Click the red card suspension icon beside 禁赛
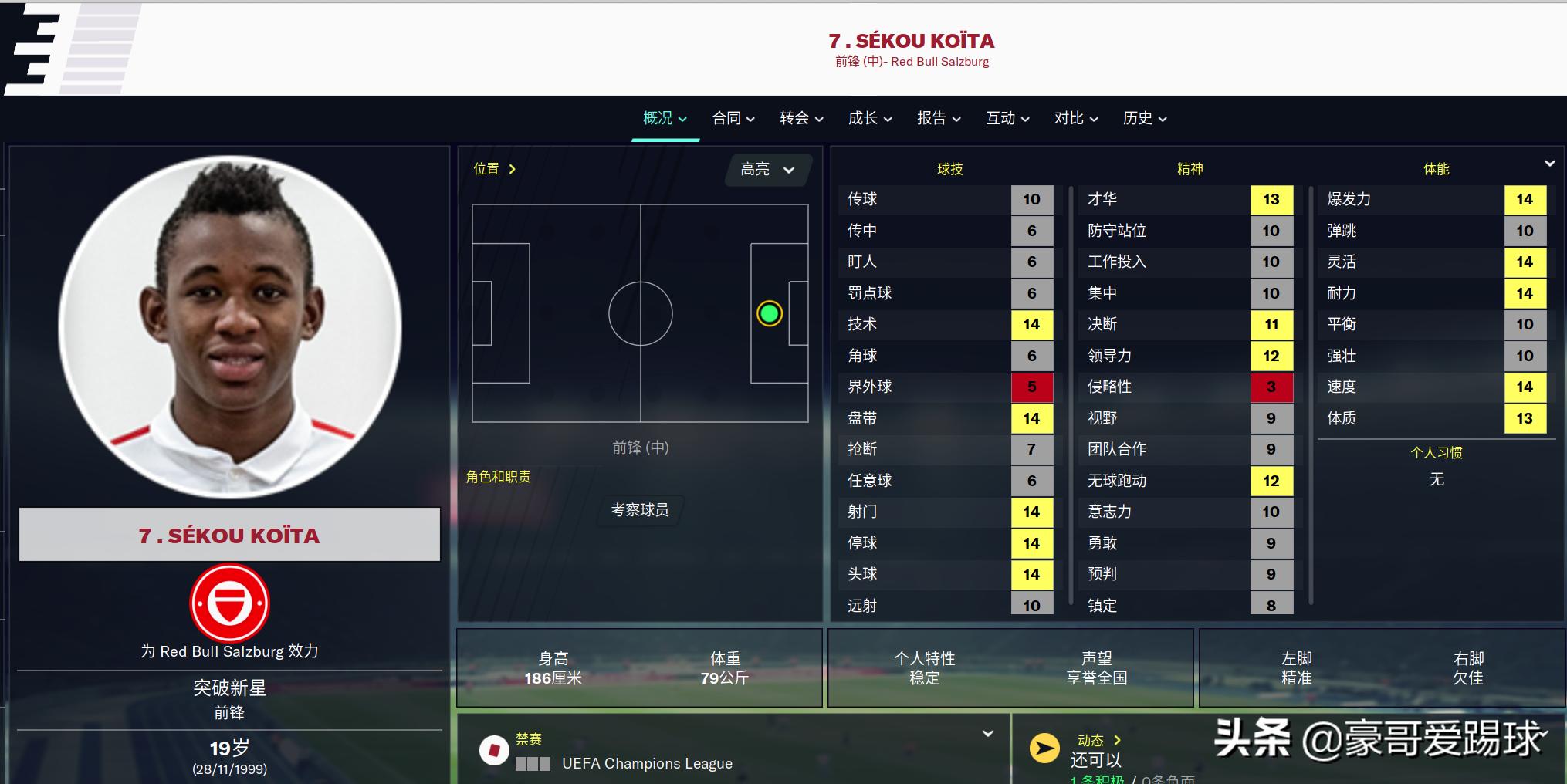Image resolution: width=1567 pixels, height=784 pixels. (x=495, y=750)
